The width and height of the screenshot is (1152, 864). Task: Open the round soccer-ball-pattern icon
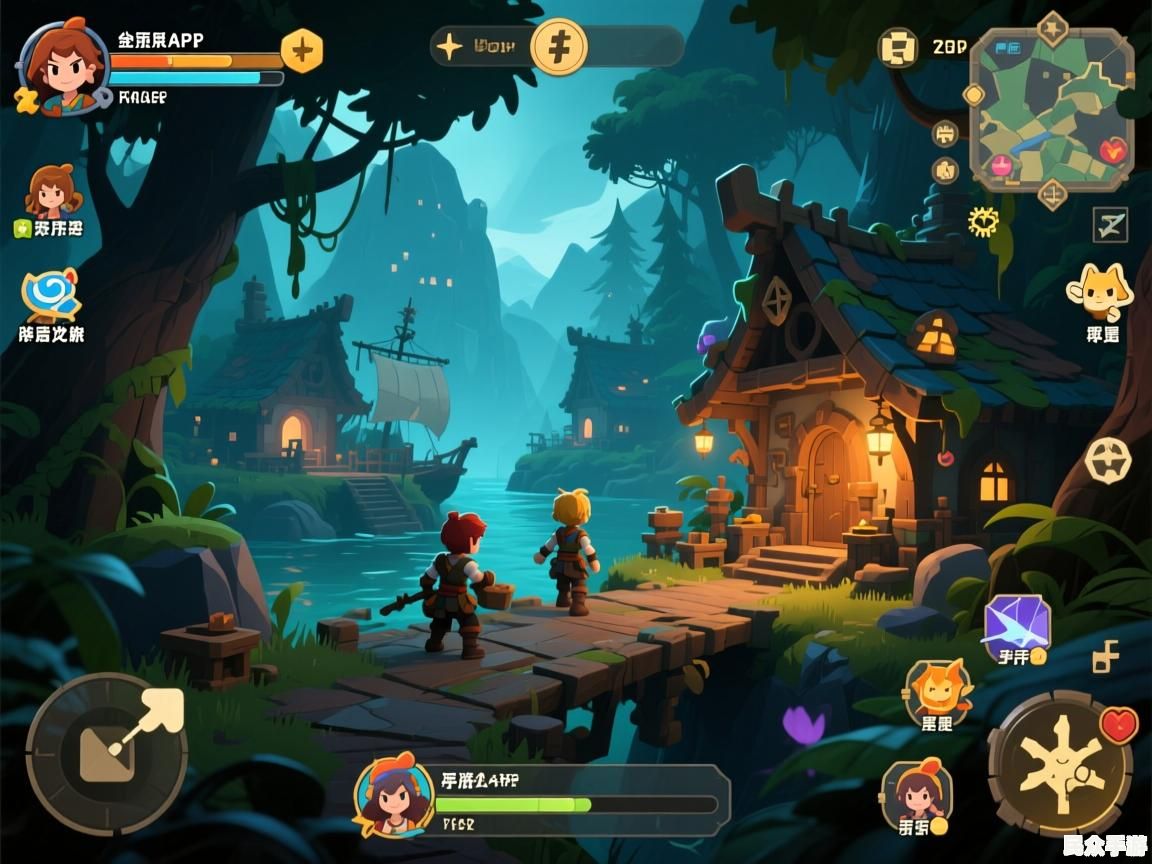coord(1108,460)
